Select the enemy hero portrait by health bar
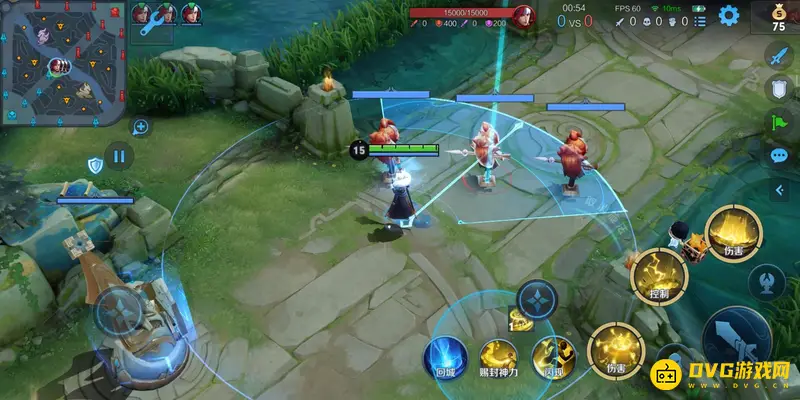The image size is (800, 400). pos(522,16)
